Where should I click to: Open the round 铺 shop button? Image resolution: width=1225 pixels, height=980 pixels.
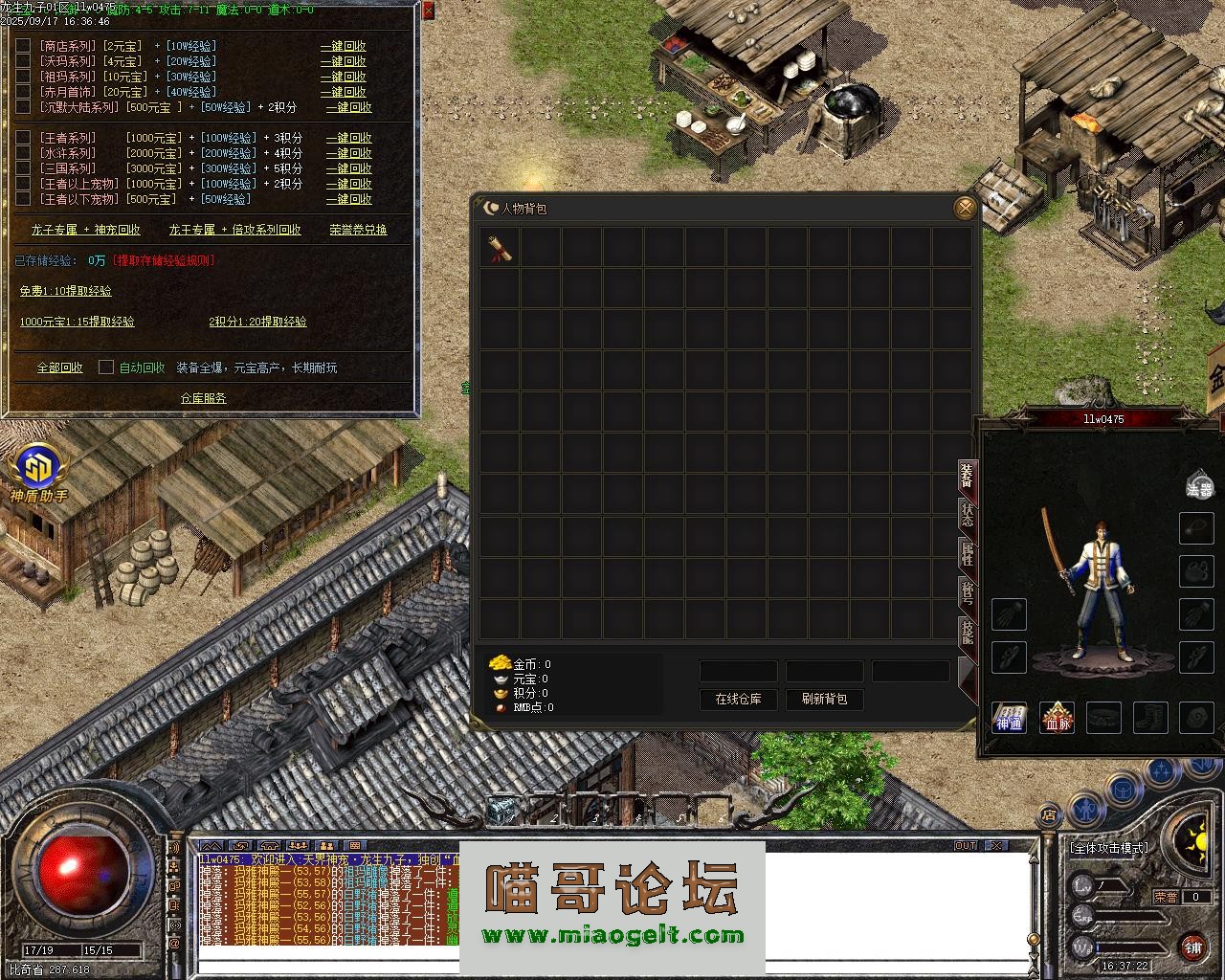click(x=1192, y=947)
